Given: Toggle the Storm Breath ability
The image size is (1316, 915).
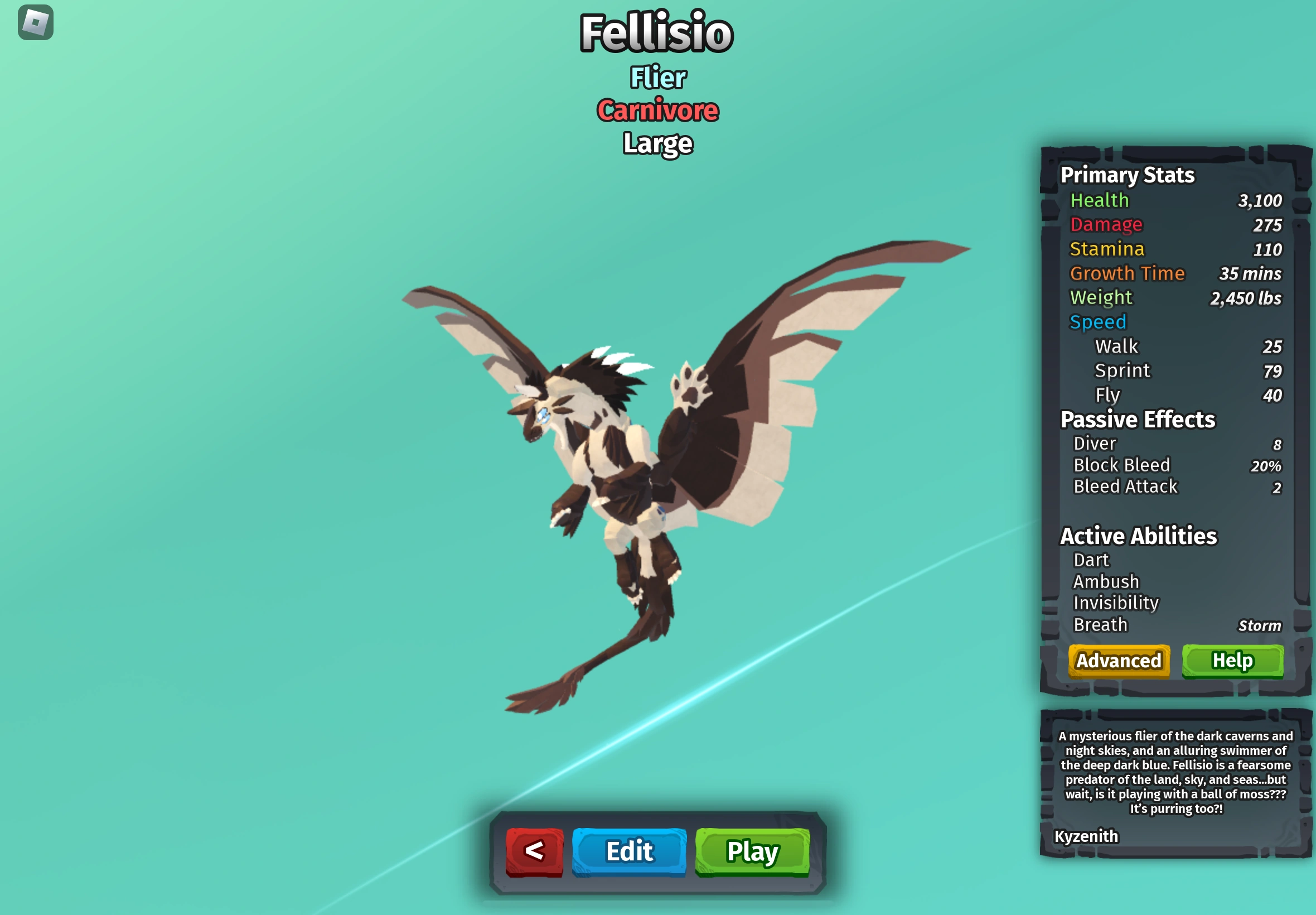Looking at the screenshot, I should tap(1100, 624).
